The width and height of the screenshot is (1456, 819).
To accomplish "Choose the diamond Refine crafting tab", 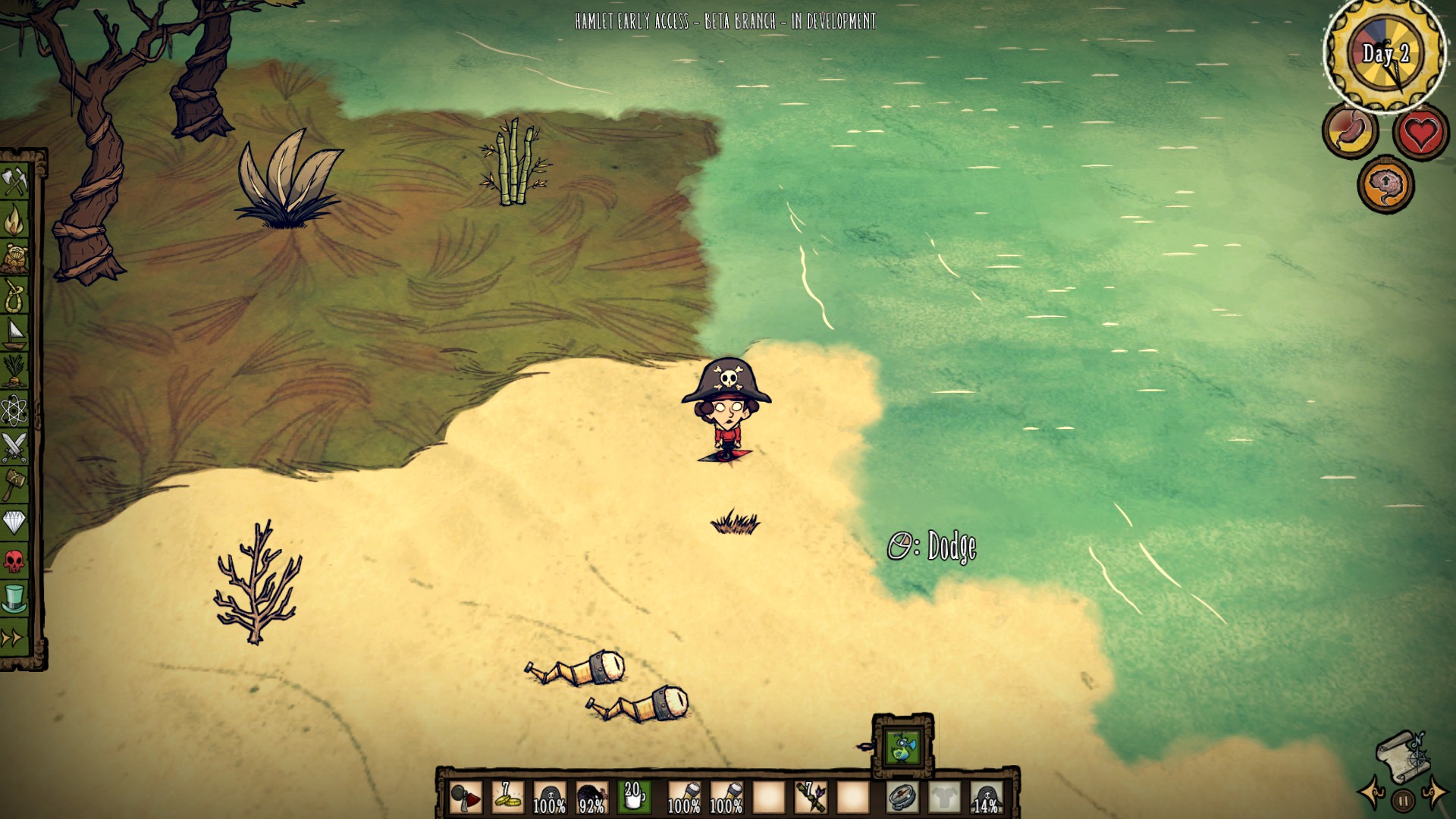I will [x=14, y=522].
